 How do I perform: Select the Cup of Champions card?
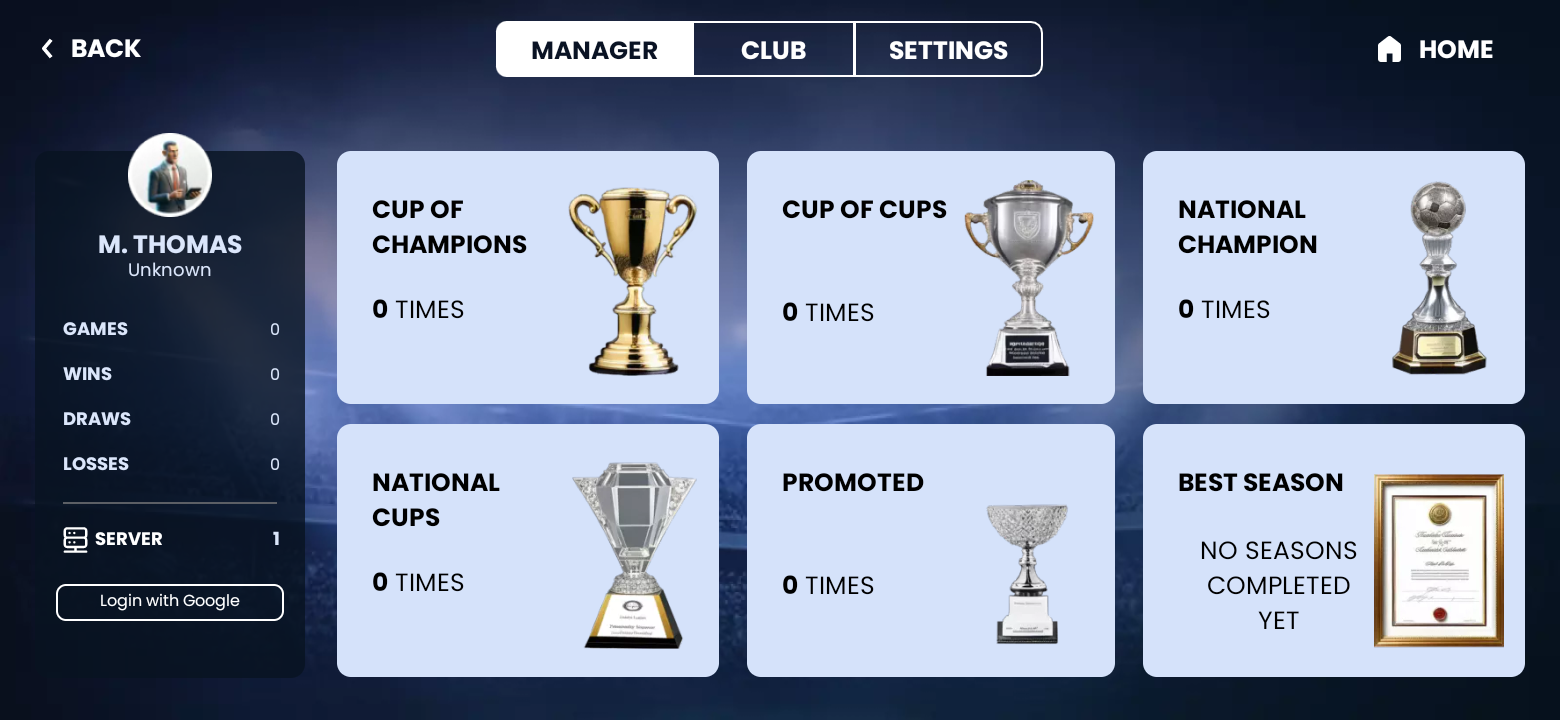[x=528, y=277]
